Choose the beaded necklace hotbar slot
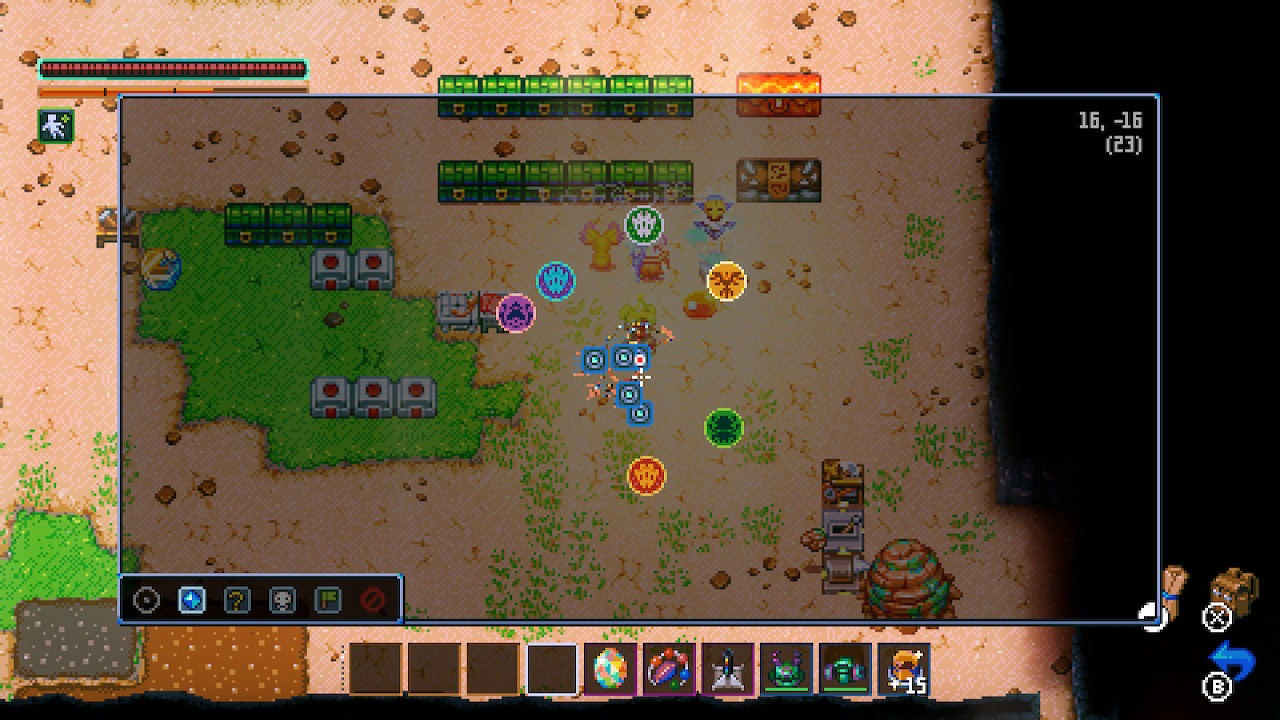1280x720 pixels. (668, 669)
